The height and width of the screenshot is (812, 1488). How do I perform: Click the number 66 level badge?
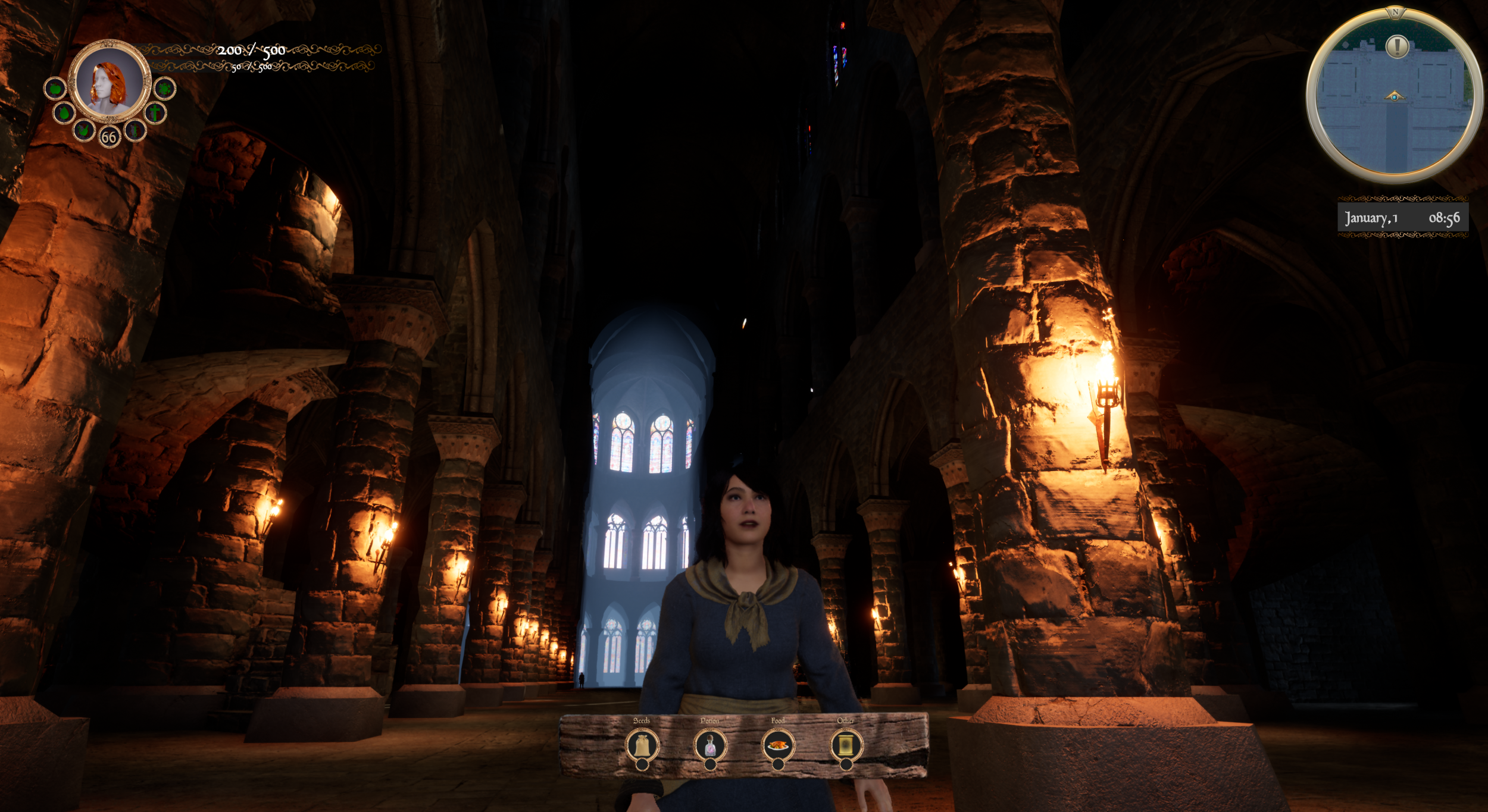(108, 137)
